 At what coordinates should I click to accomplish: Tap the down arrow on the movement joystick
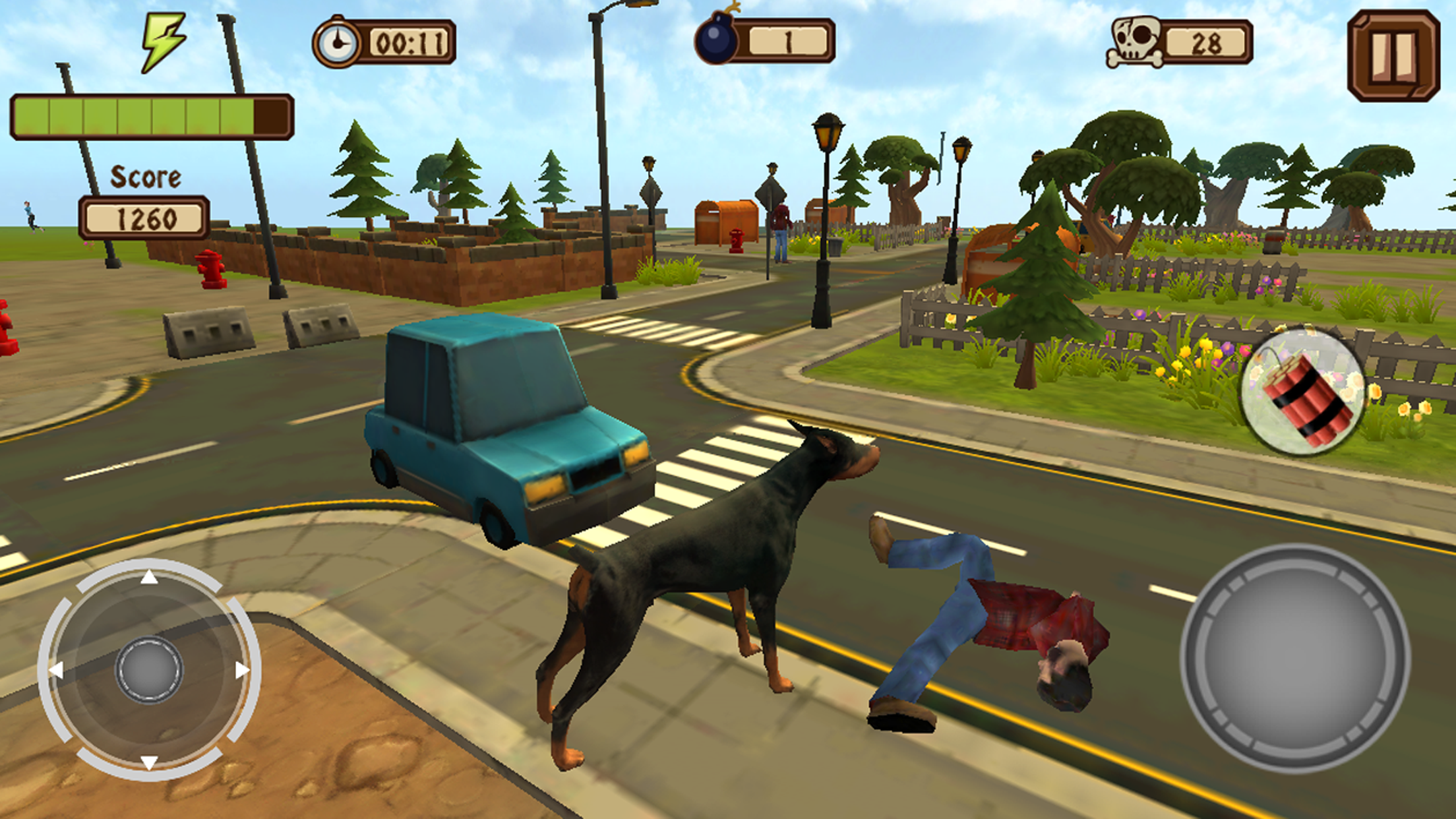(x=149, y=762)
